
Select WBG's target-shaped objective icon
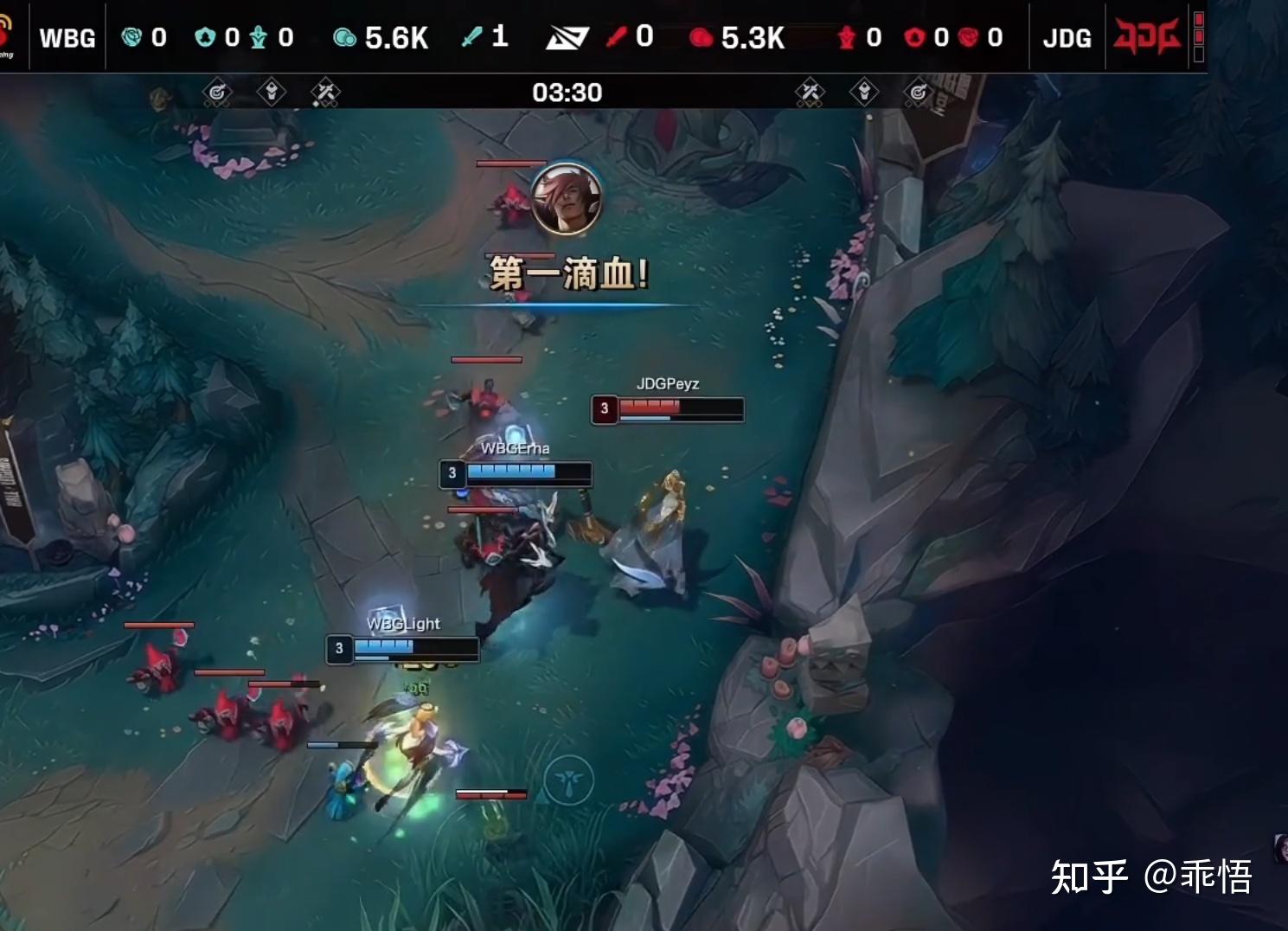[x=217, y=92]
